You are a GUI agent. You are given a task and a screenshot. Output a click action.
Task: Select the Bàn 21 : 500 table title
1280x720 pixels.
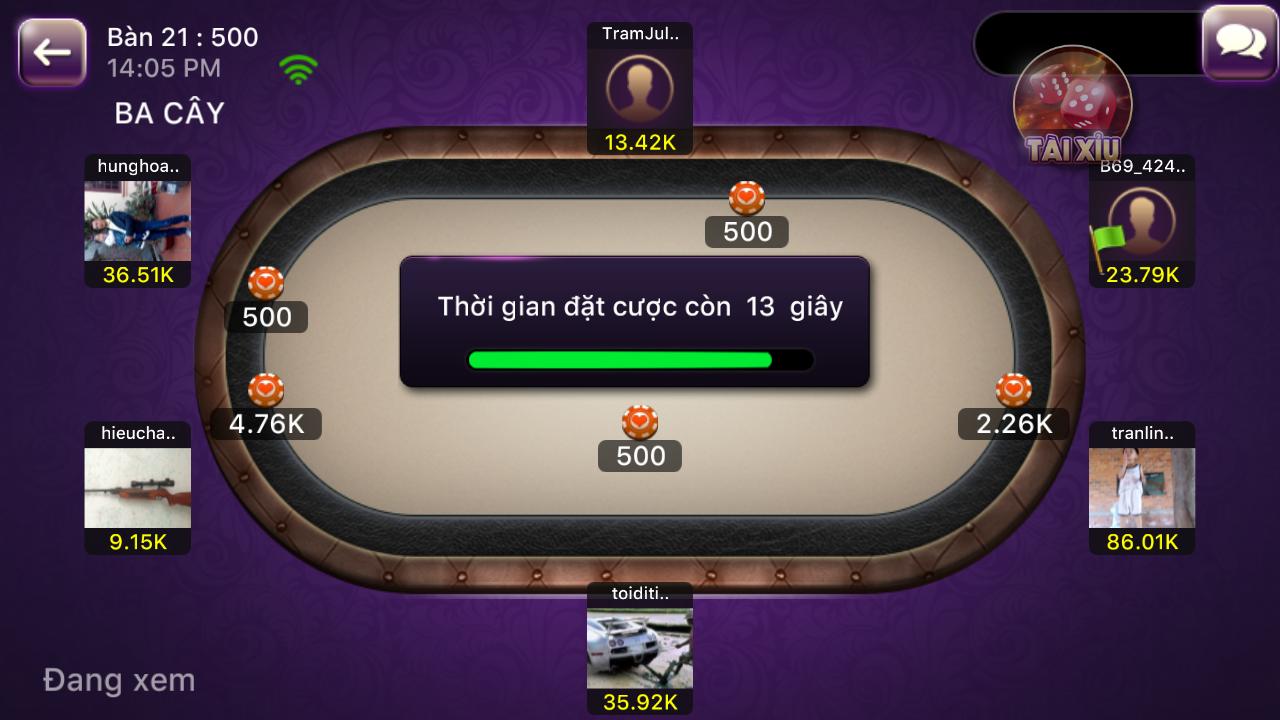[x=183, y=36]
